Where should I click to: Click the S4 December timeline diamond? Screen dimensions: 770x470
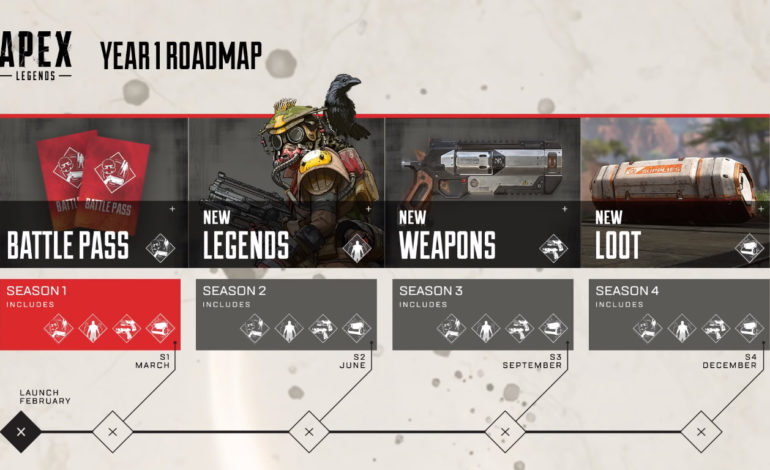click(x=701, y=432)
